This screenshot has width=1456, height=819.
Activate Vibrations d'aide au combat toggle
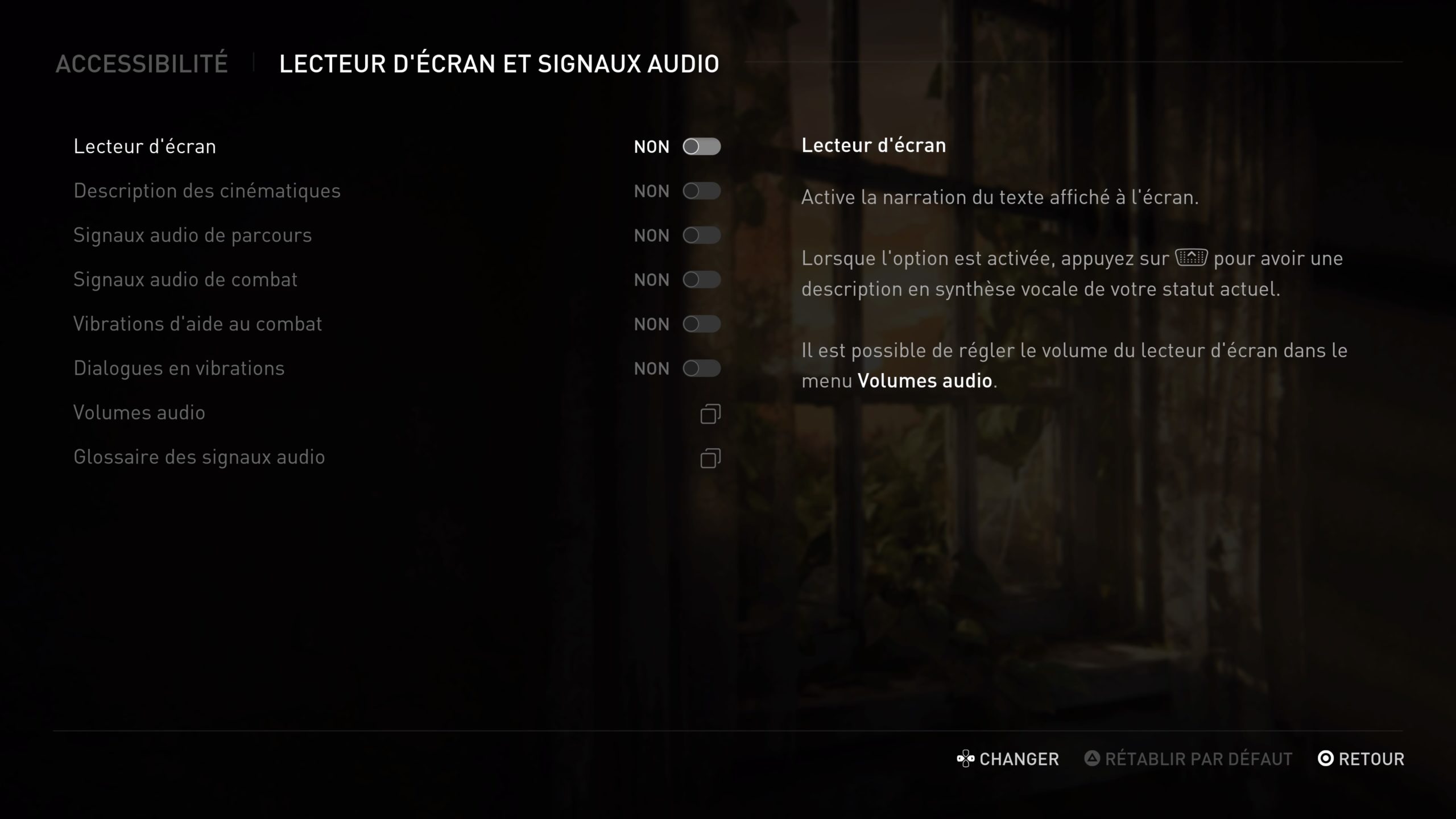(x=701, y=324)
